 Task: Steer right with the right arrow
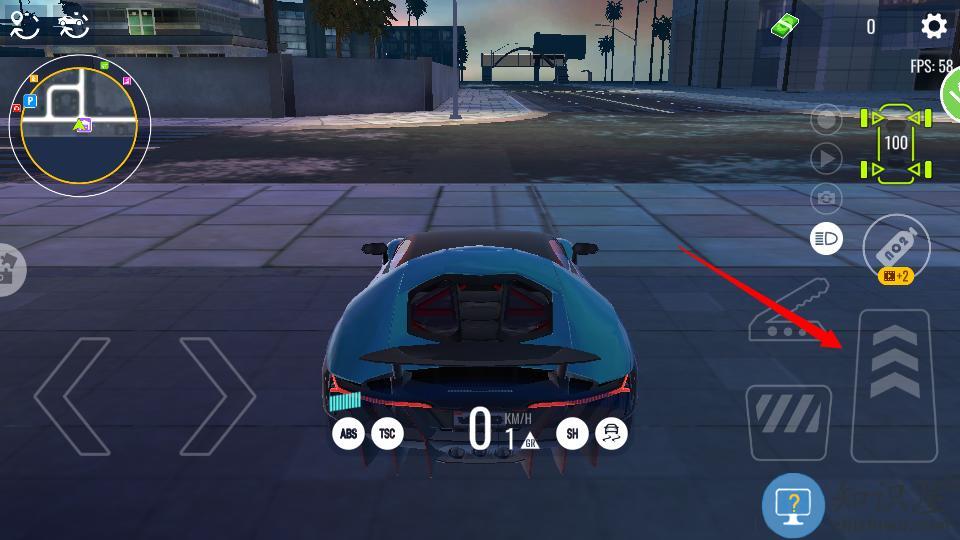click(216, 396)
